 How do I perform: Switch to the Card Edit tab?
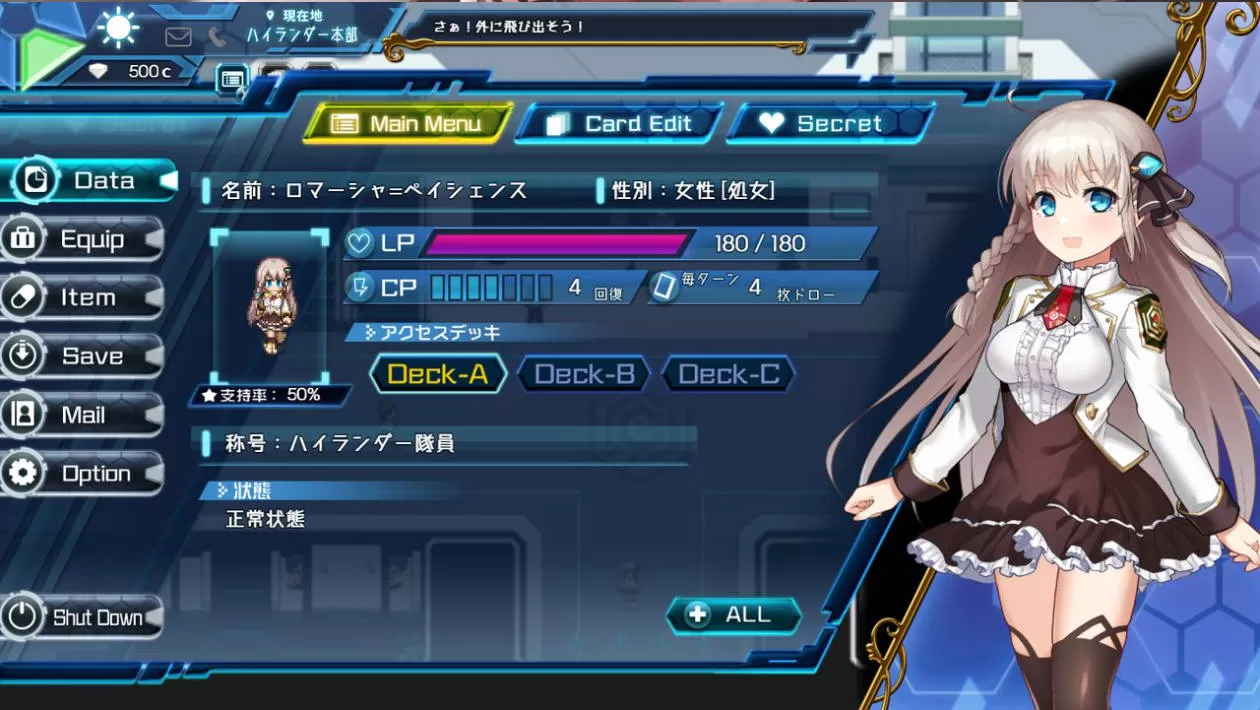[620, 124]
